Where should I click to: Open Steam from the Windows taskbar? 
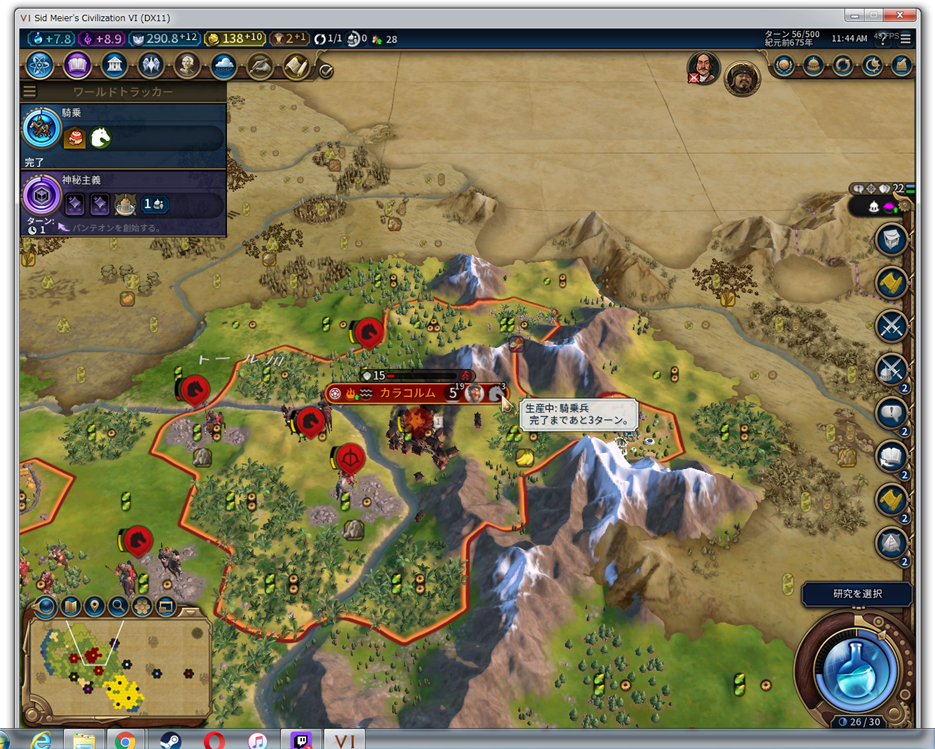(x=169, y=741)
